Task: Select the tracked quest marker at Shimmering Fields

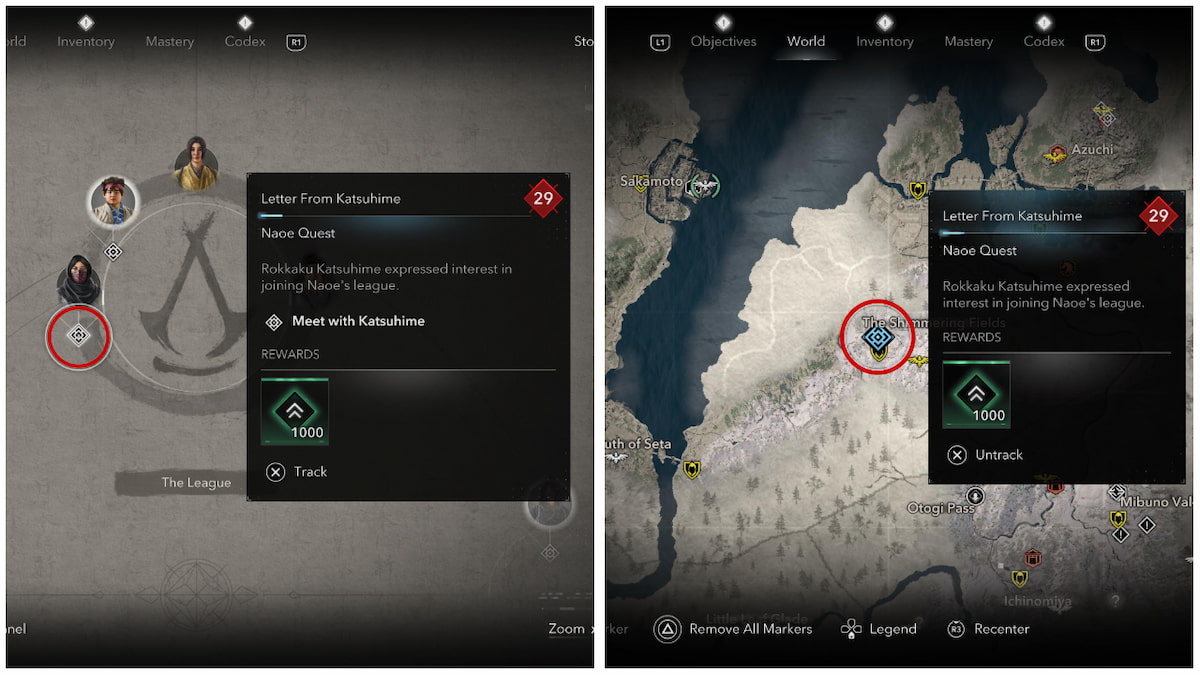Action: pos(877,337)
